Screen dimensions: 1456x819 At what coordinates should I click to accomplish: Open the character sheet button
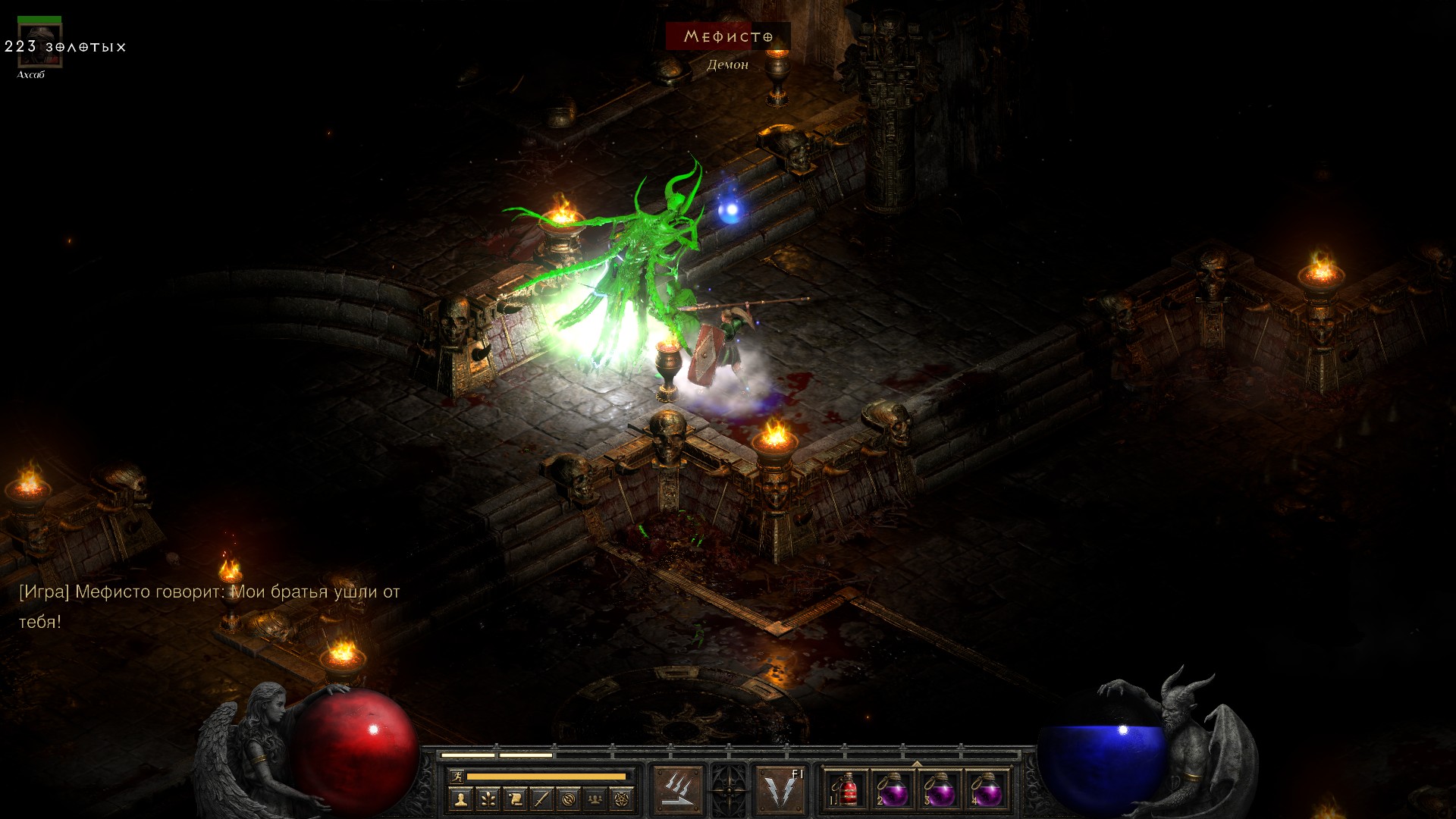(460, 799)
